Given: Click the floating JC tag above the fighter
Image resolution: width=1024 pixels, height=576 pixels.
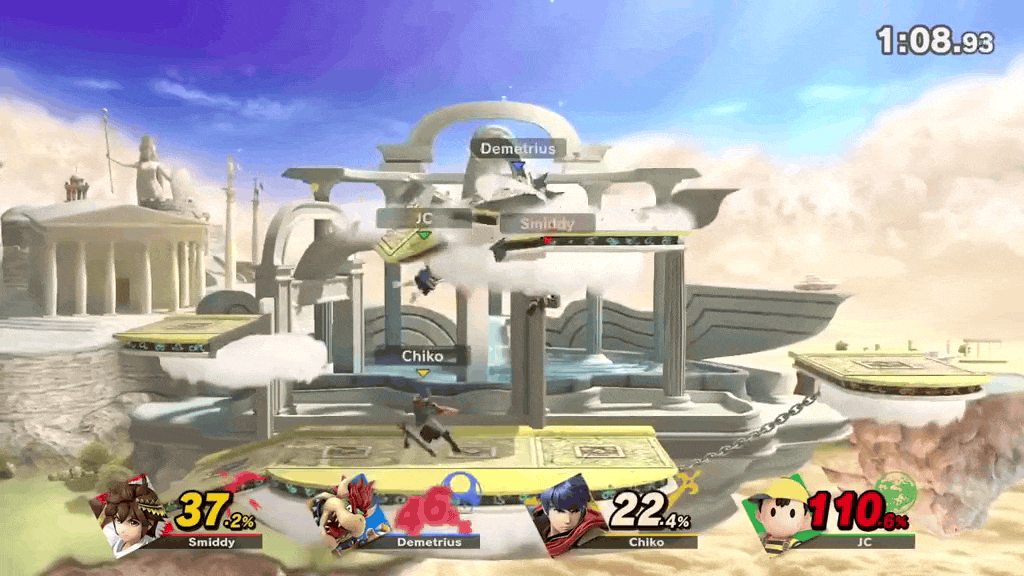Looking at the screenshot, I should [x=424, y=215].
